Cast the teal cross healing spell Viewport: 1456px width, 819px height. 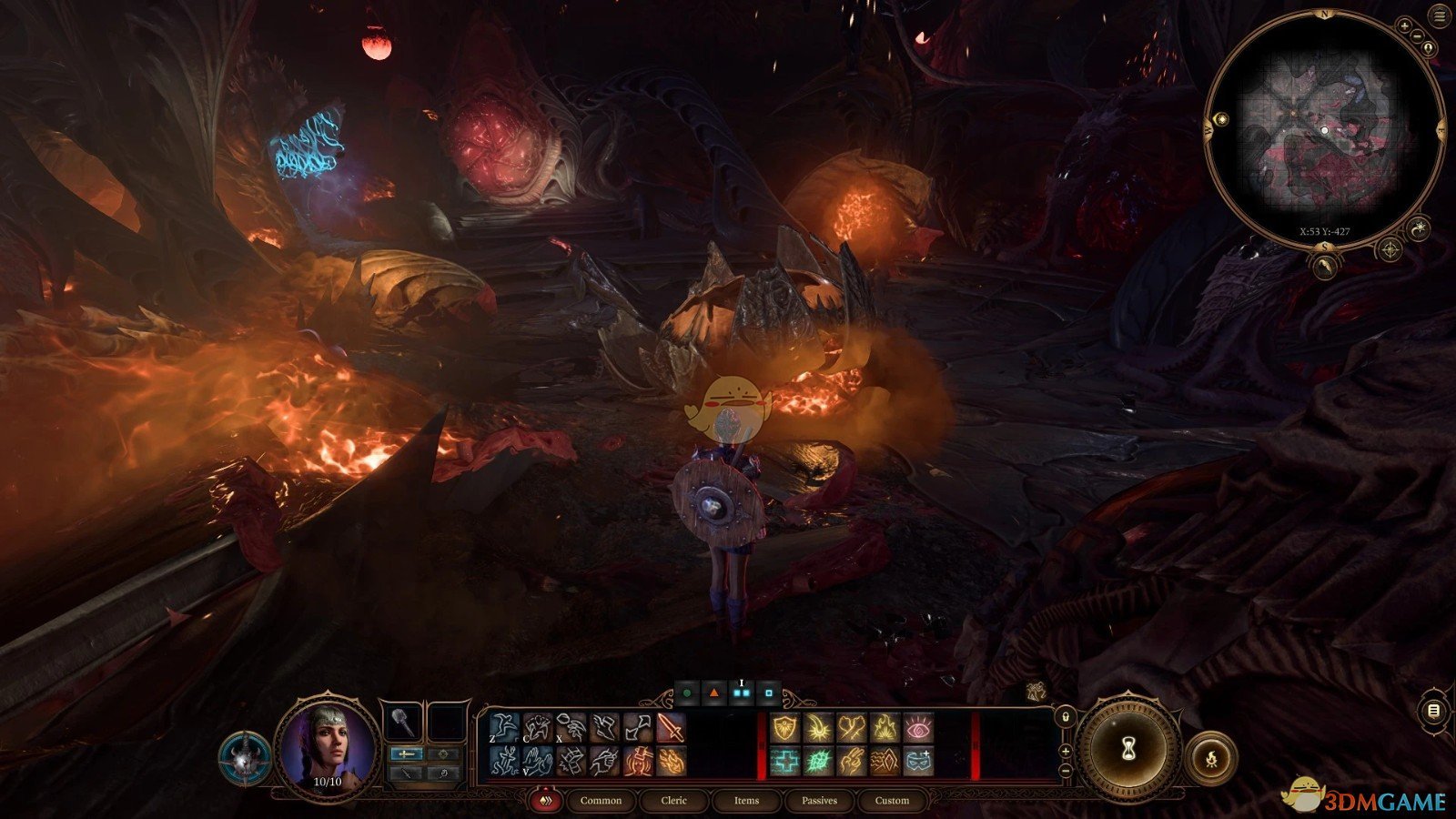(784, 761)
